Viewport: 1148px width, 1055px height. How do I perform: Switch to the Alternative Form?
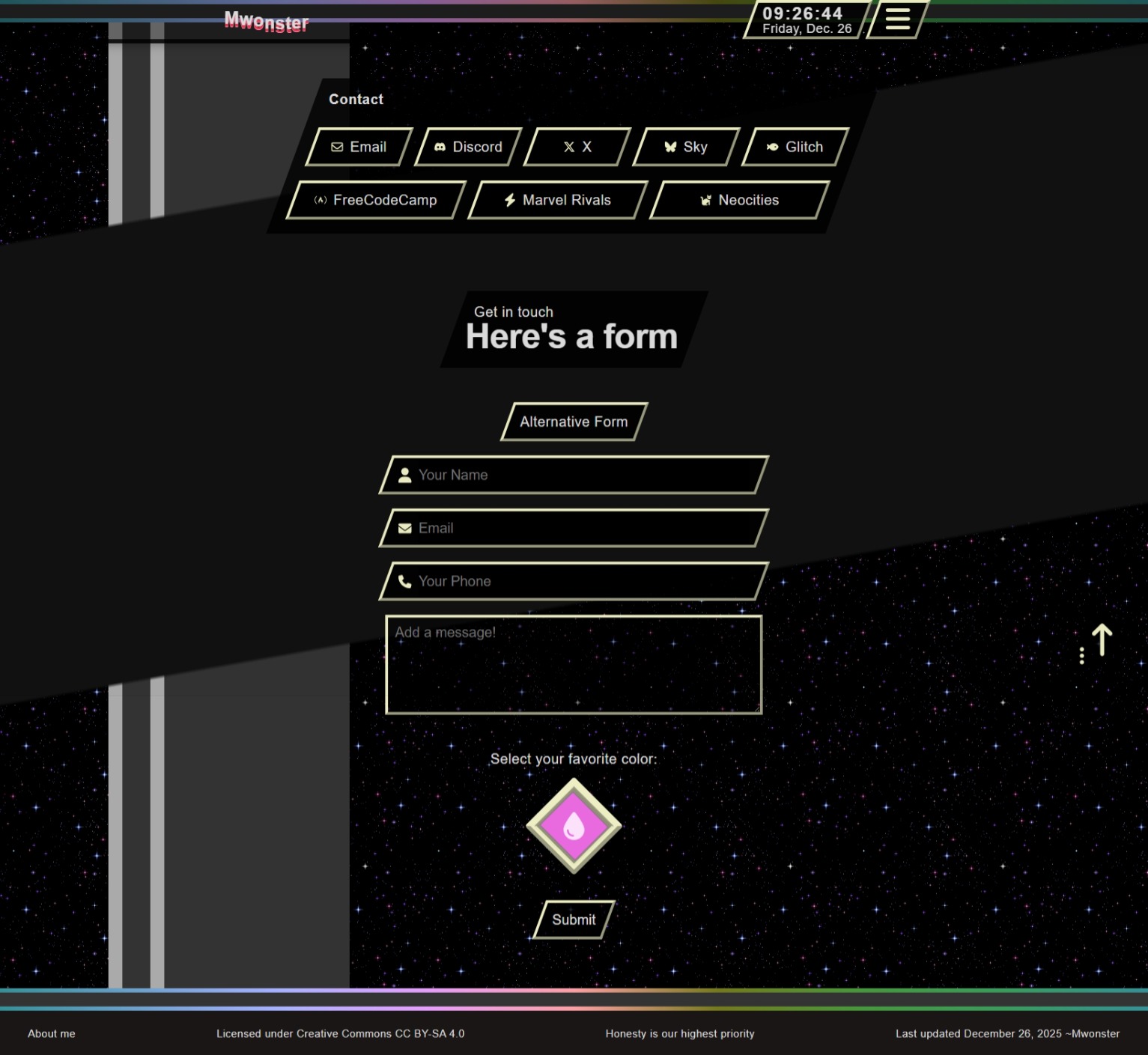574,422
